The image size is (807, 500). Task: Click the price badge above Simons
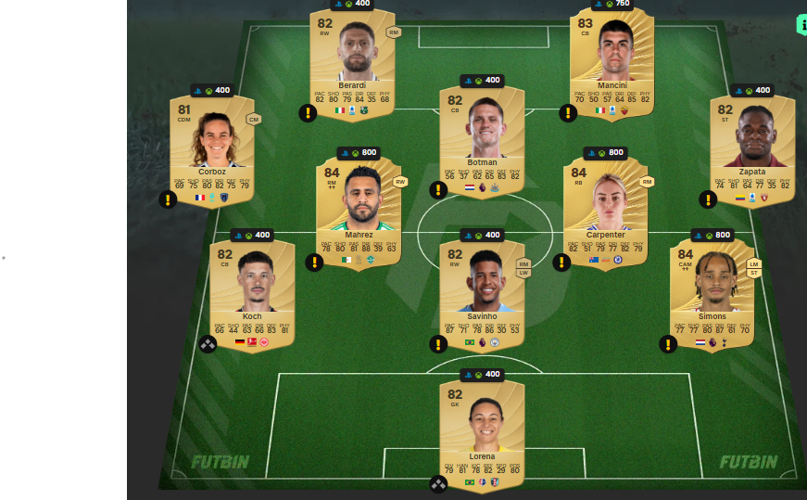(710, 235)
